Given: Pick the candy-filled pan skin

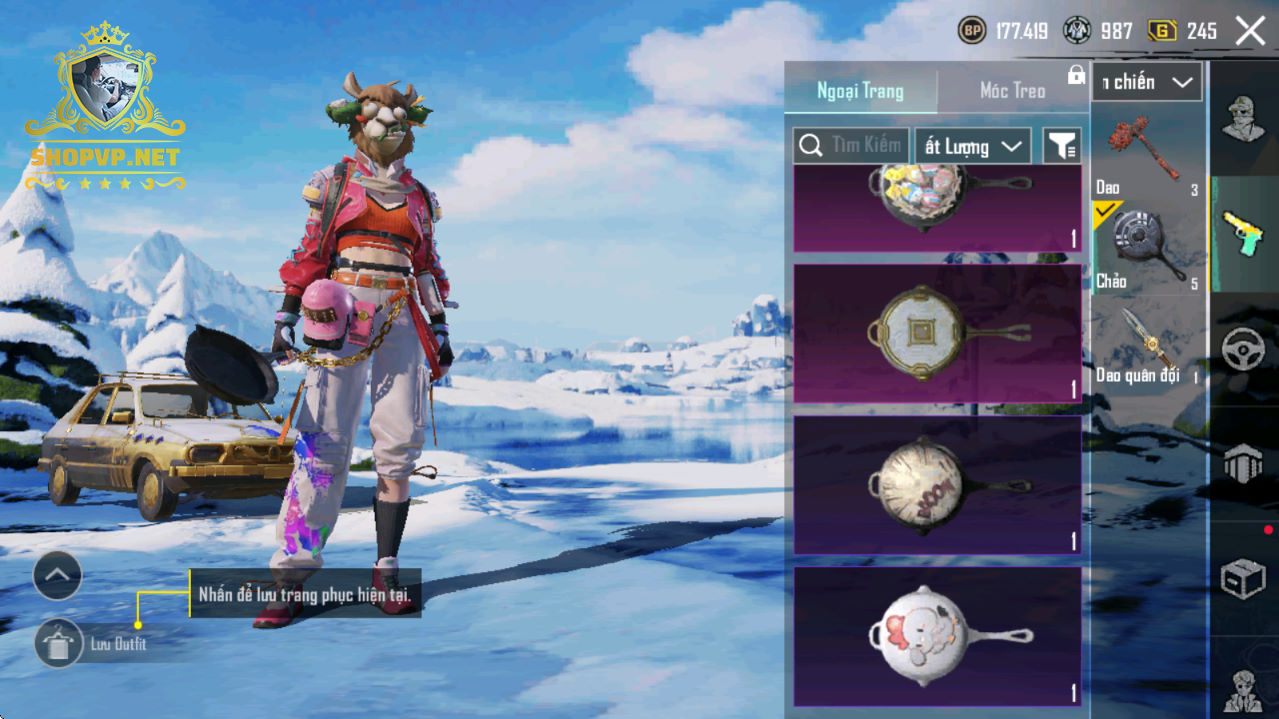Looking at the screenshot, I should [x=937, y=207].
